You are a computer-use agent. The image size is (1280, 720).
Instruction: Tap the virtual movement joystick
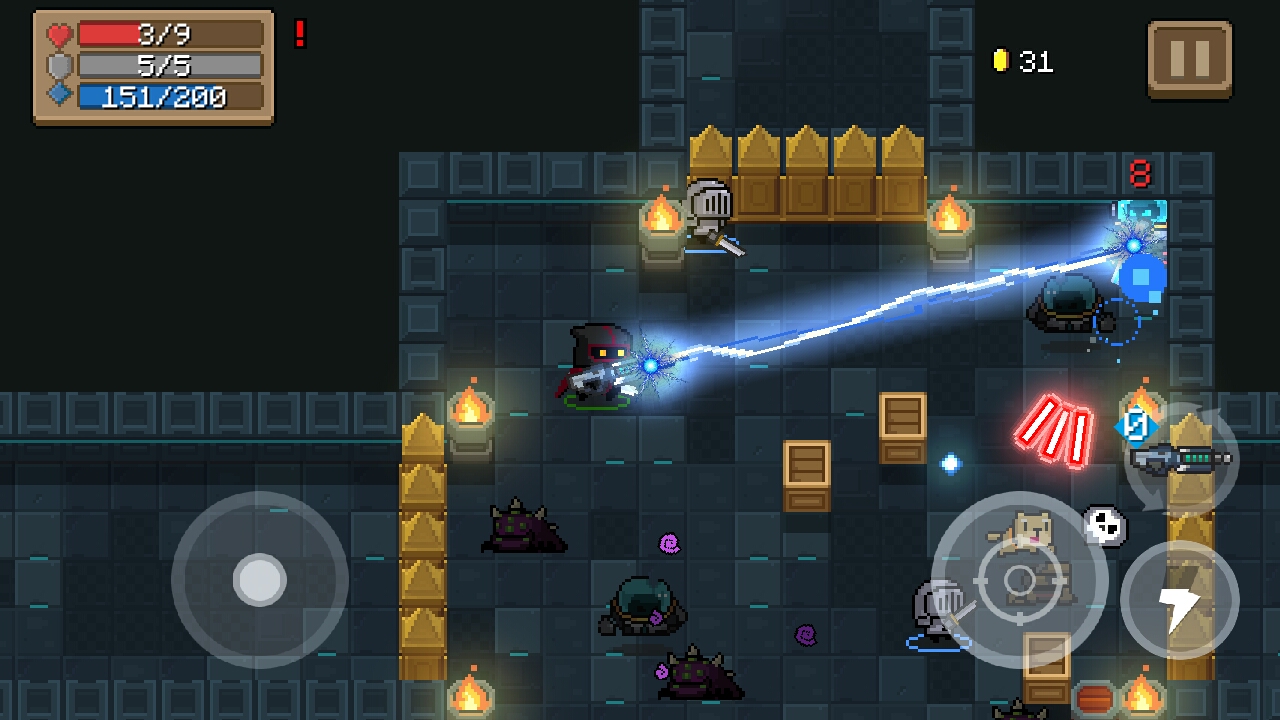260,579
